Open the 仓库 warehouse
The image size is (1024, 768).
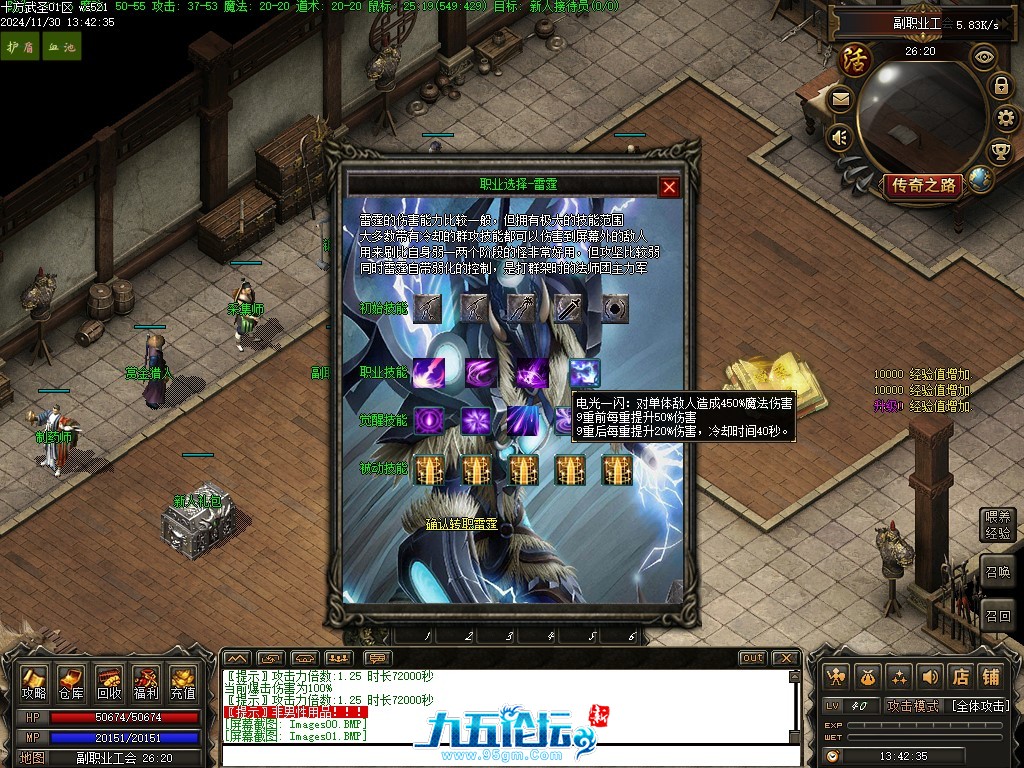click(x=71, y=682)
